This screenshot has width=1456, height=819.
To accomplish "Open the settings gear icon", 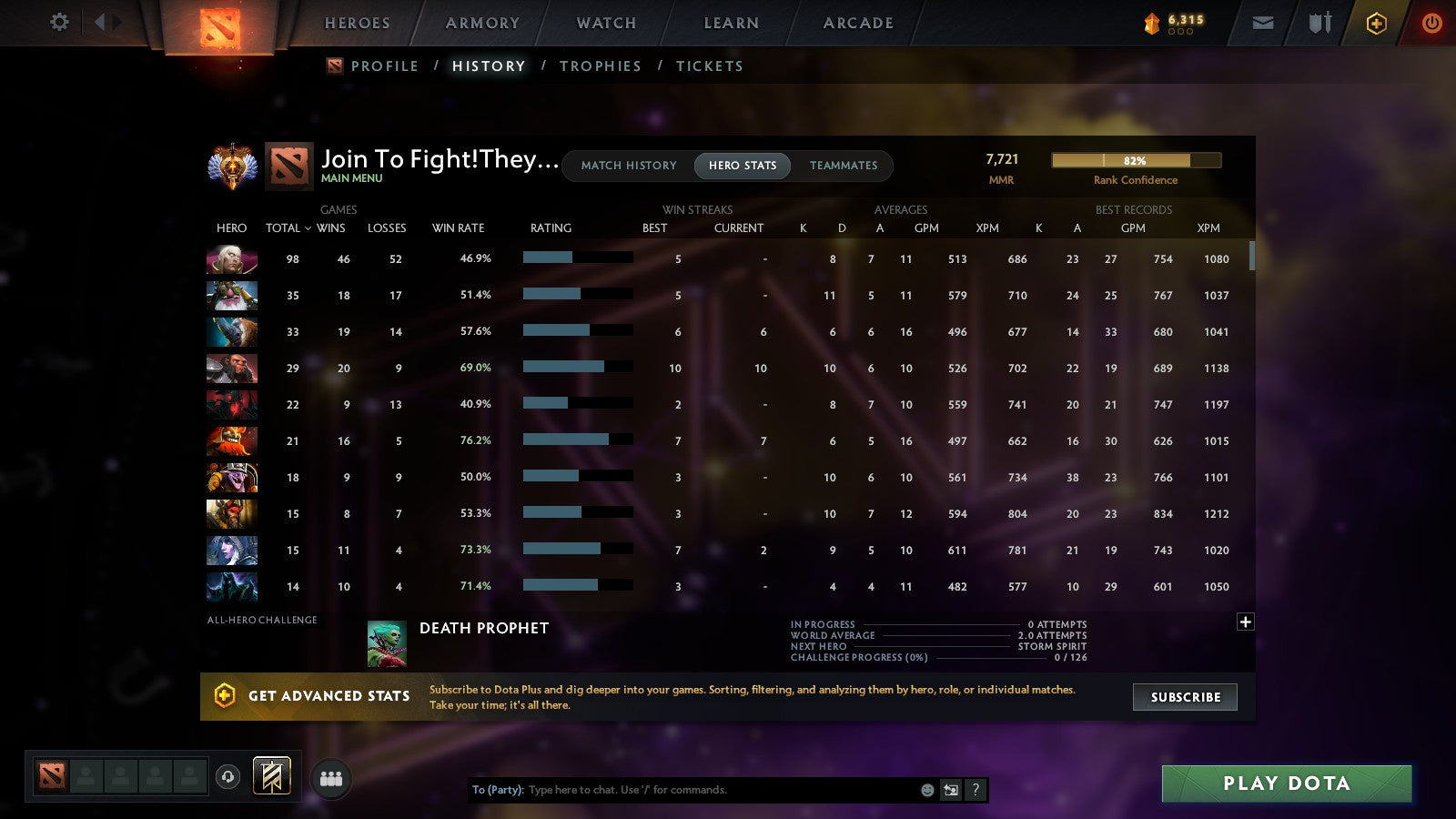I will [x=58, y=23].
